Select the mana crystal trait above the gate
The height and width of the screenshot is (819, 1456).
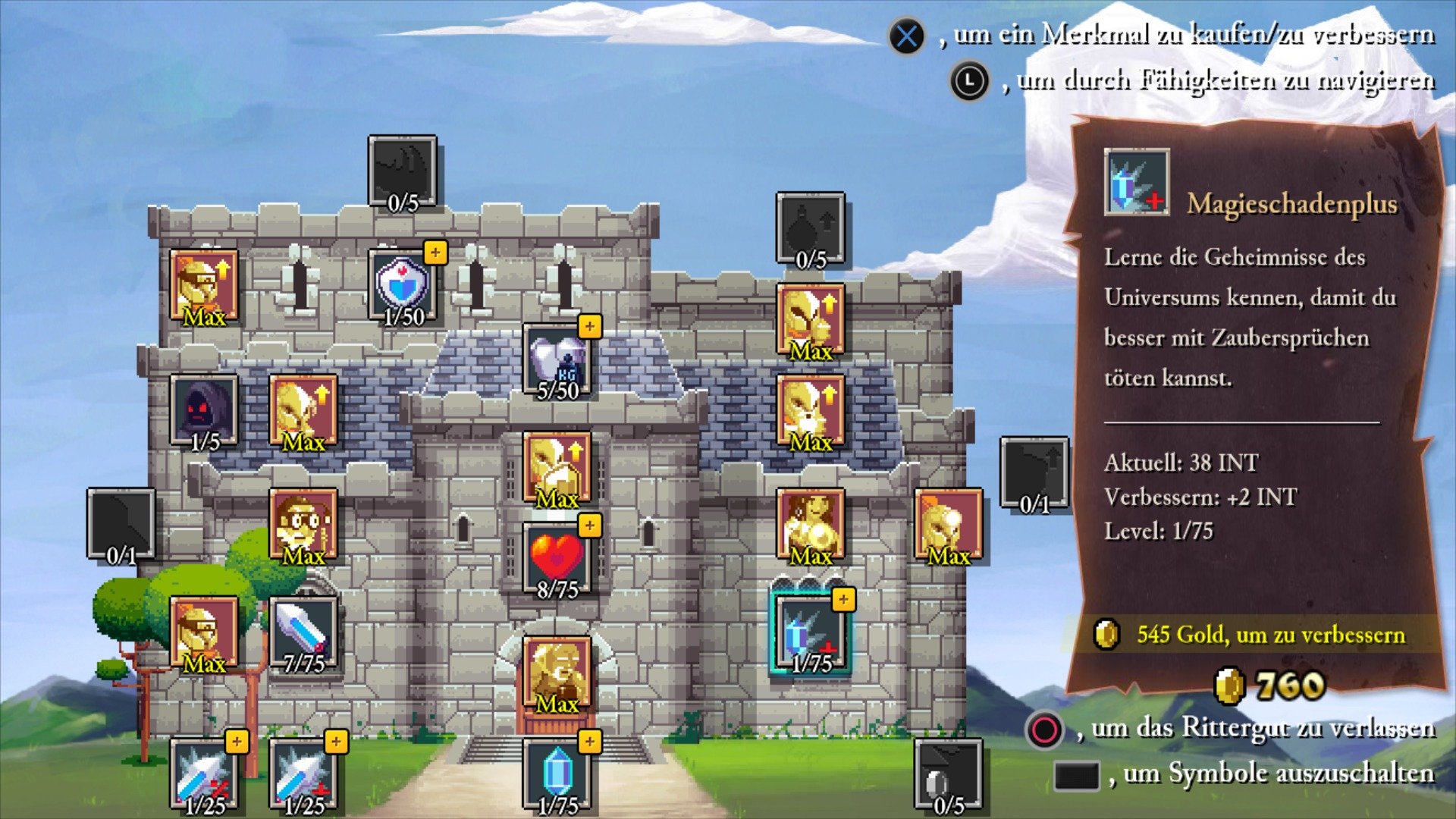(x=556, y=770)
